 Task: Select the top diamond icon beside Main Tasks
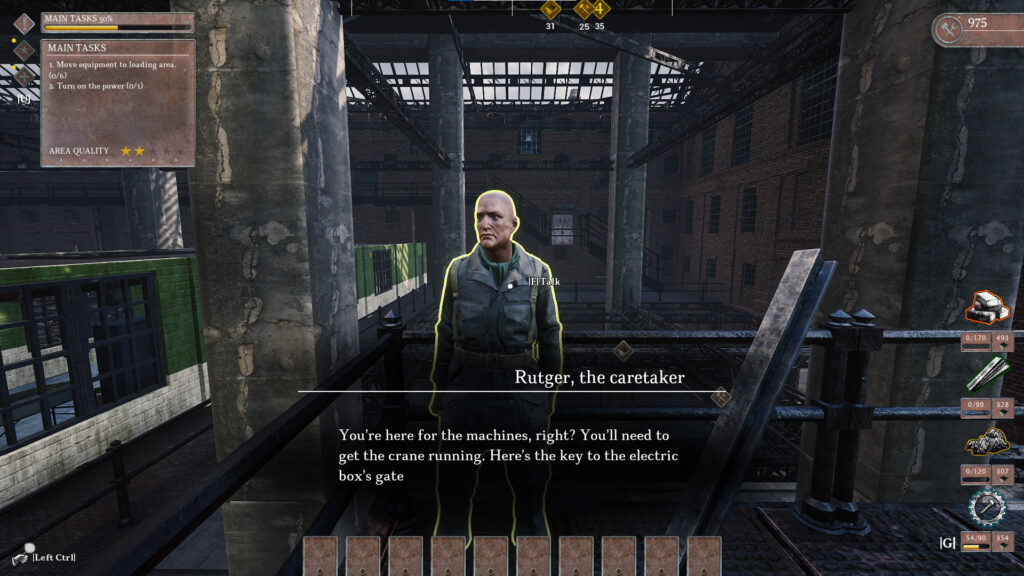(x=24, y=22)
